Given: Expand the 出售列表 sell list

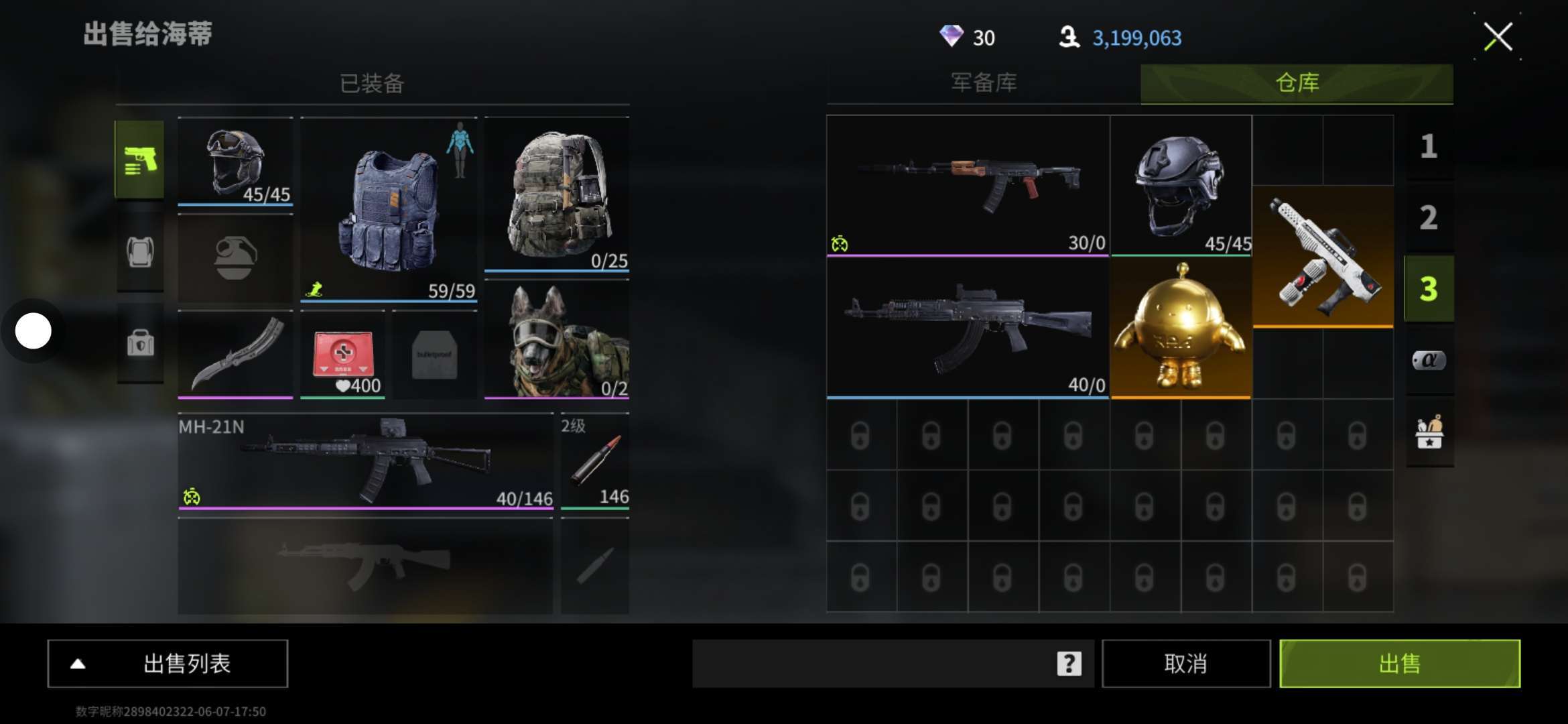Looking at the screenshot, I should pyautogui.click(x=168, y=664).
